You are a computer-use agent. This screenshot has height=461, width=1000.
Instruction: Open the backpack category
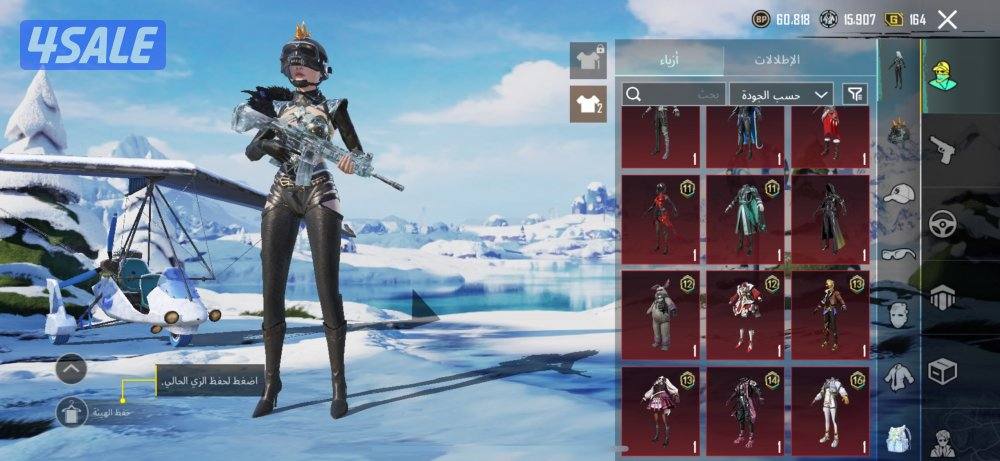(898, 437)
